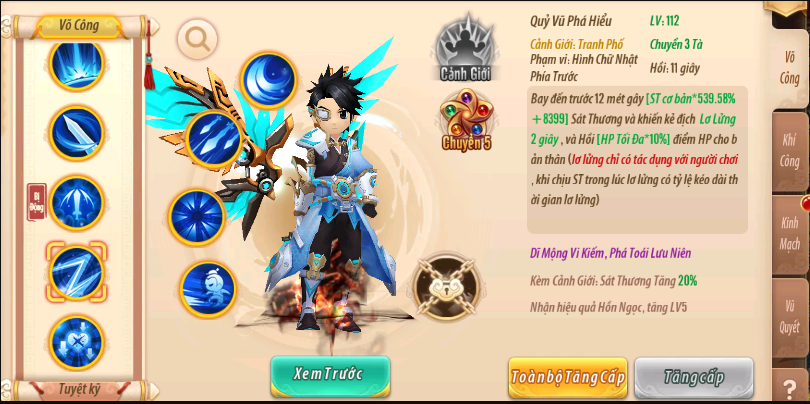The width and height of the screenshot is (810, 404).
Task: Select the crescent moon equipped skill slot
Action: point(268,79)
